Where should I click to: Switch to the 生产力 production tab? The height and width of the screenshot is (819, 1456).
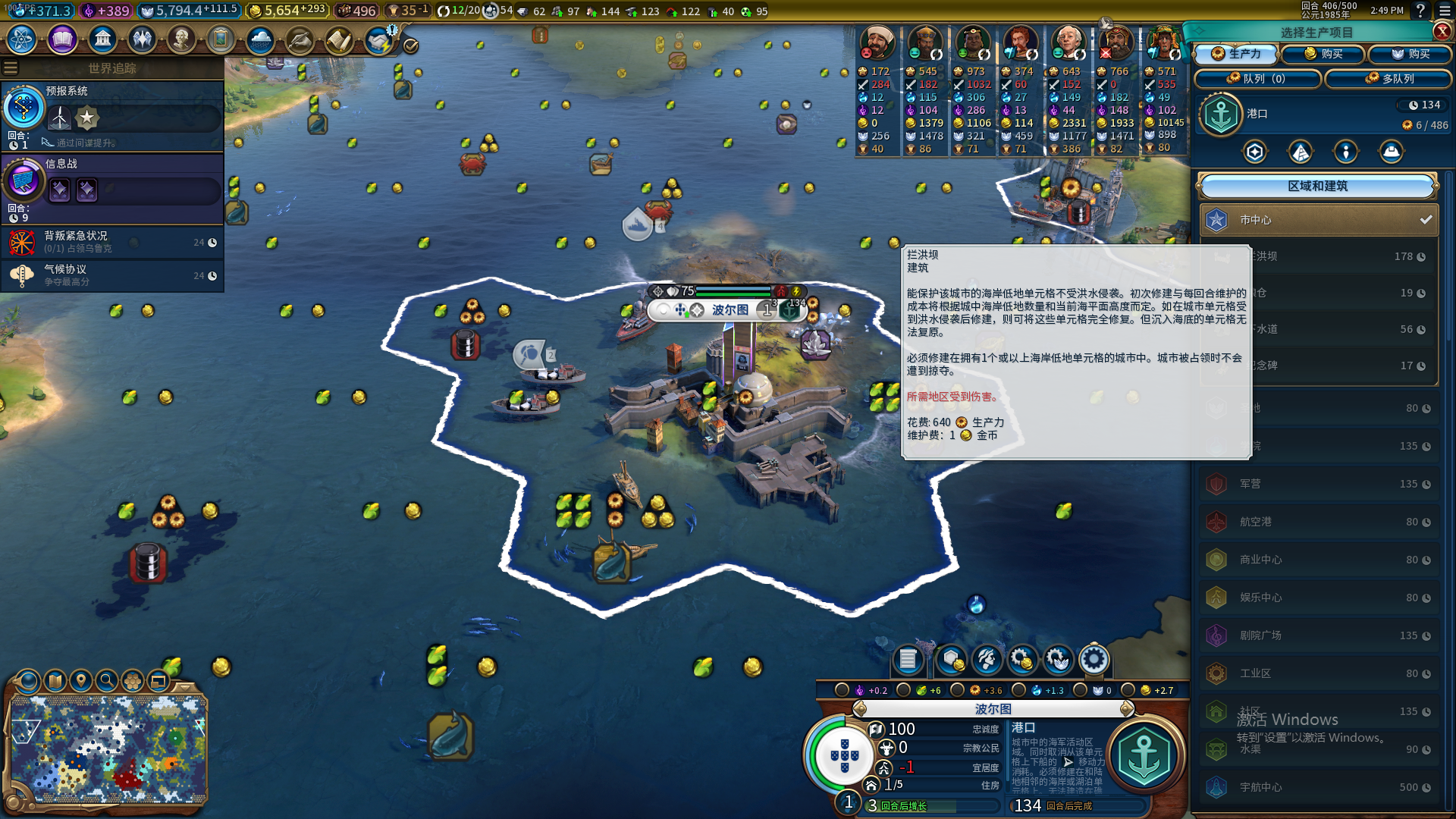point(1236,54)
